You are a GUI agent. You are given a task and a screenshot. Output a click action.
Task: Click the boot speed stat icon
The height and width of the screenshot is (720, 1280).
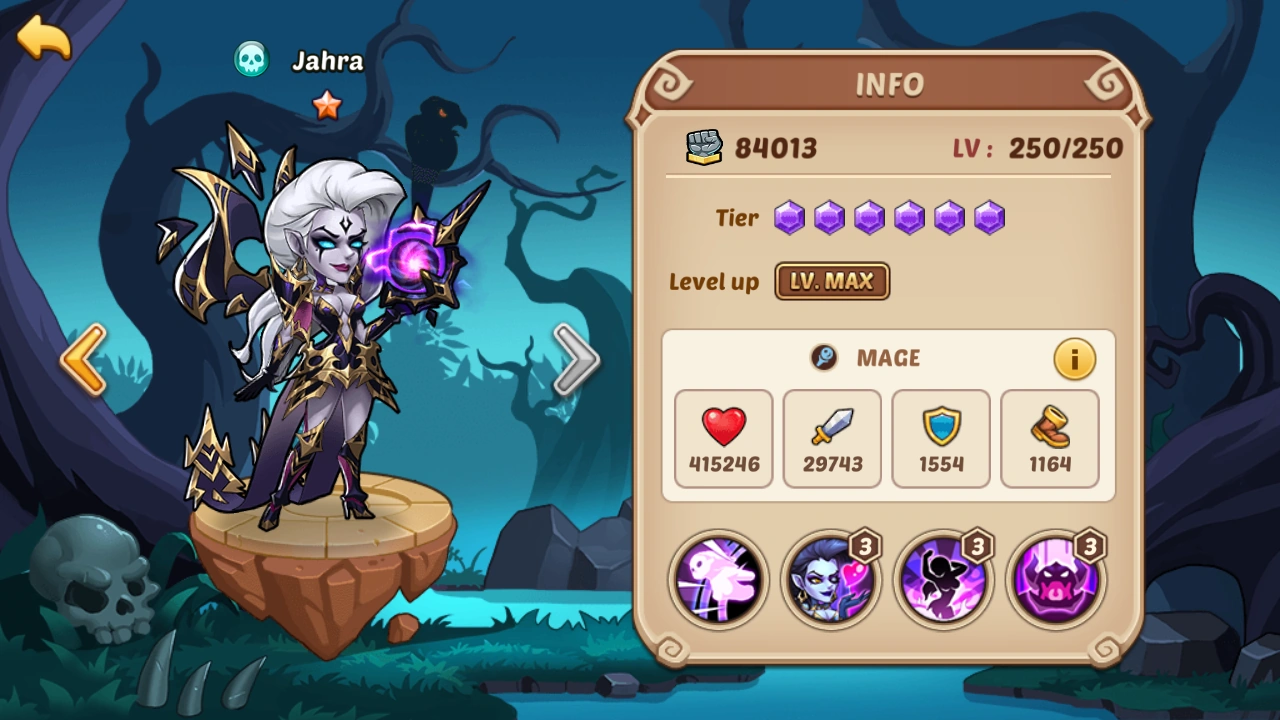(1049, 428)
